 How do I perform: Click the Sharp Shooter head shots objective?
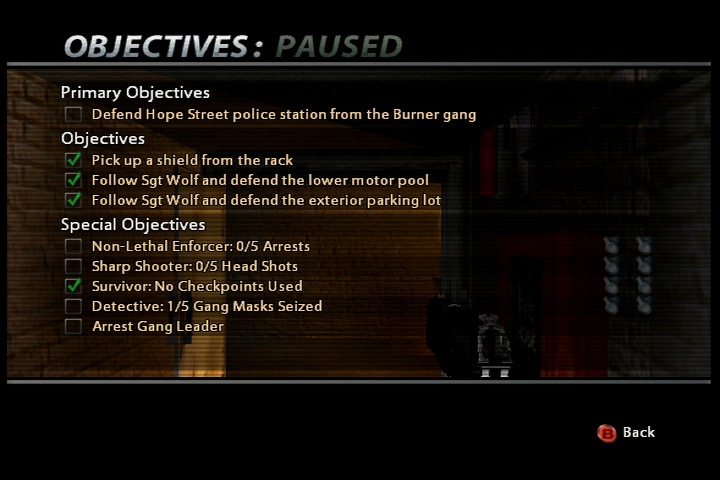coord(194,266)
